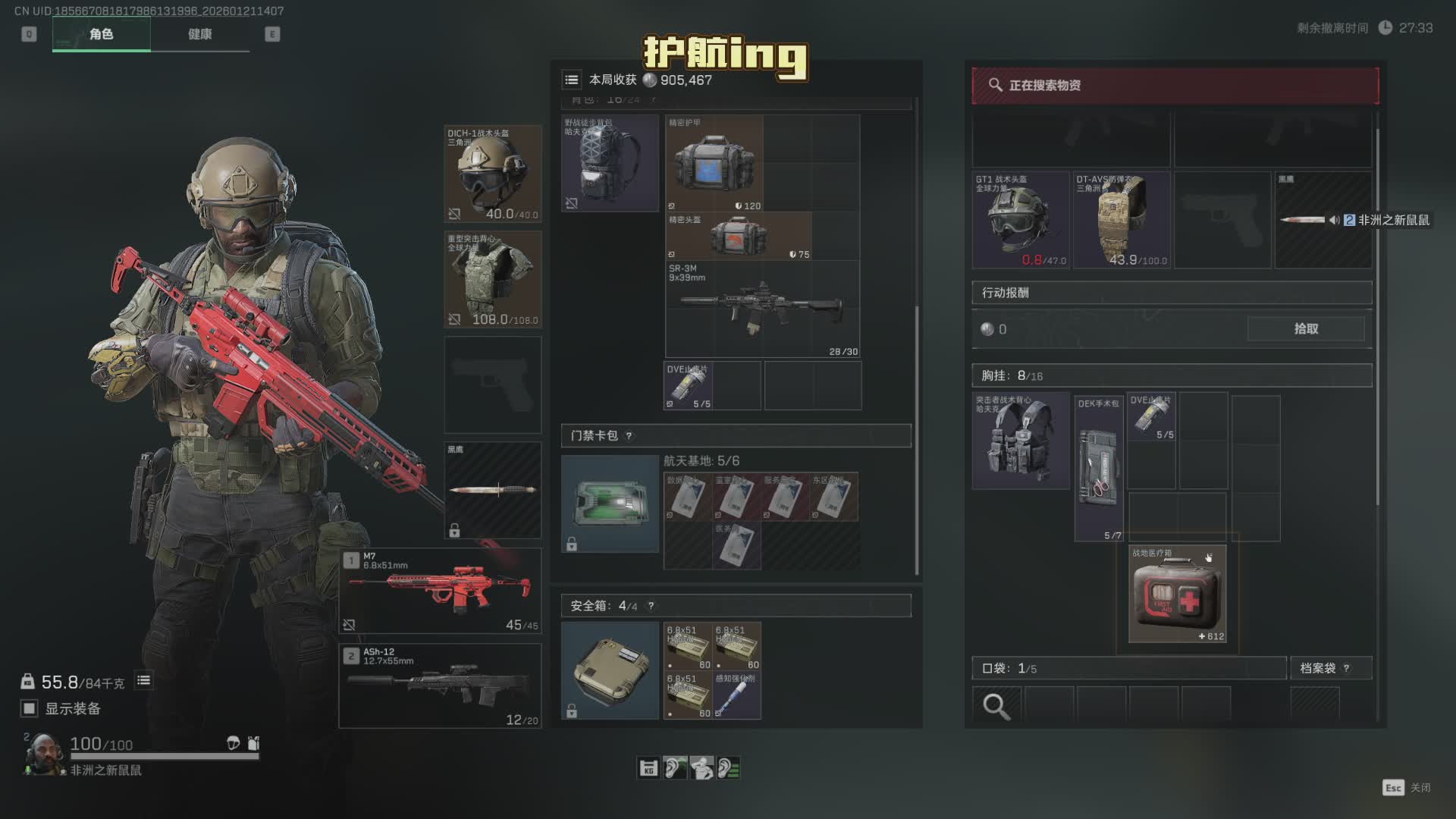Choose the GT1 战术头盔 loot item
Screen dimensions: 1456x819
pyautogui.click(x=1021, y=220)
